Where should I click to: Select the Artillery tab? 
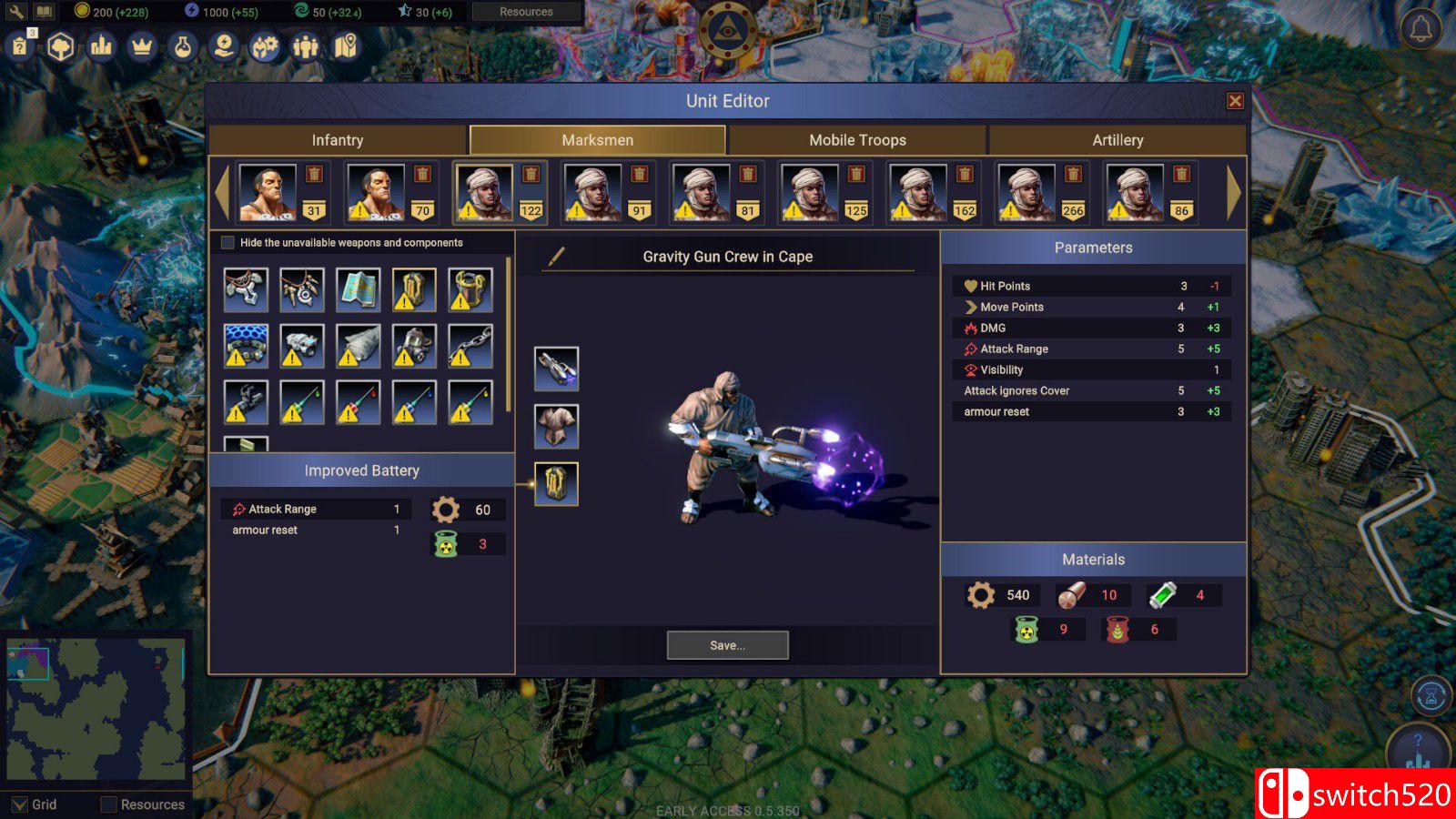click(x=1117, y=140)
